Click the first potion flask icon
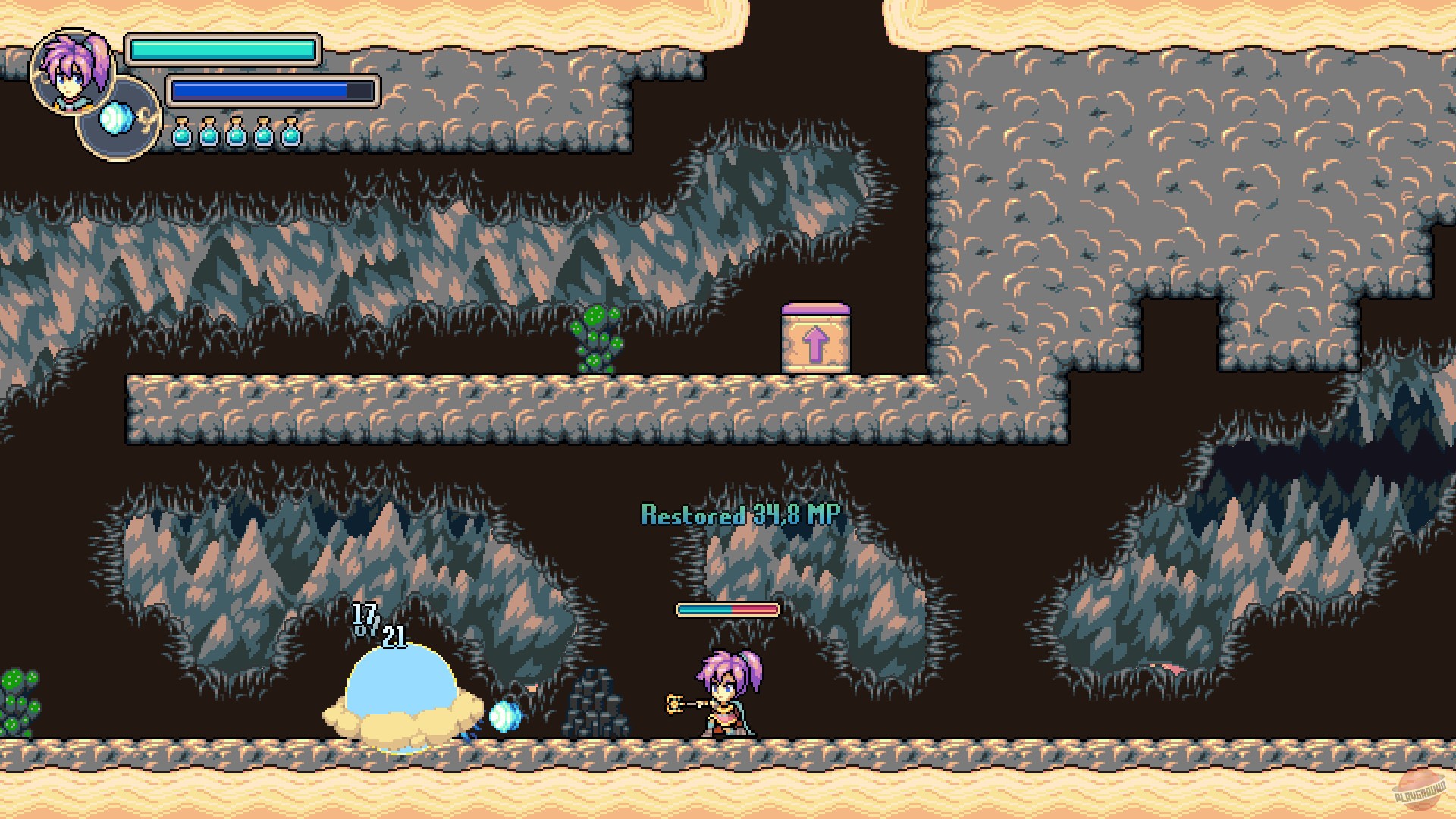 182,134
